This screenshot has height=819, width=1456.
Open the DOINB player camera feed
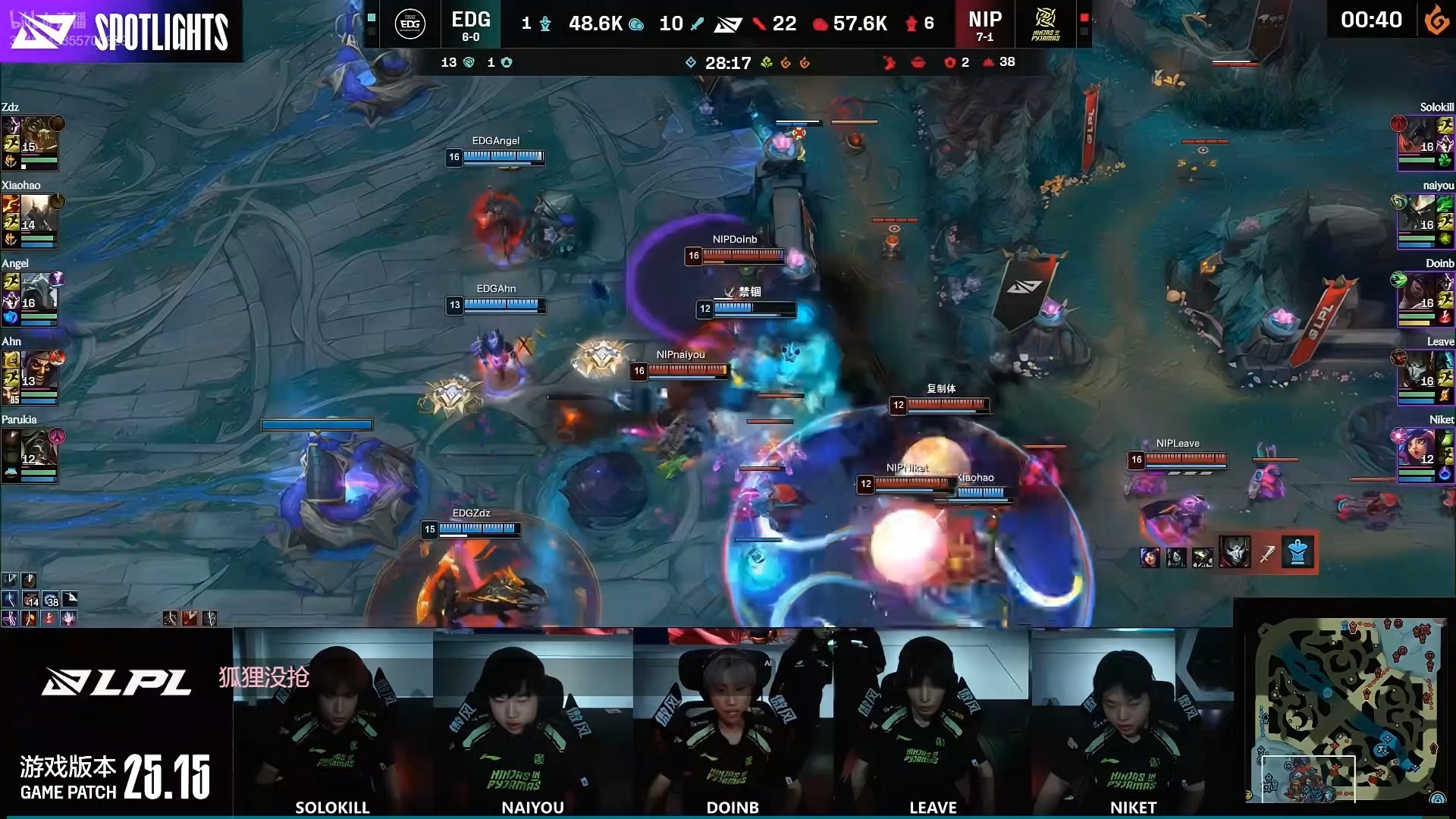[x=733, y=722]
